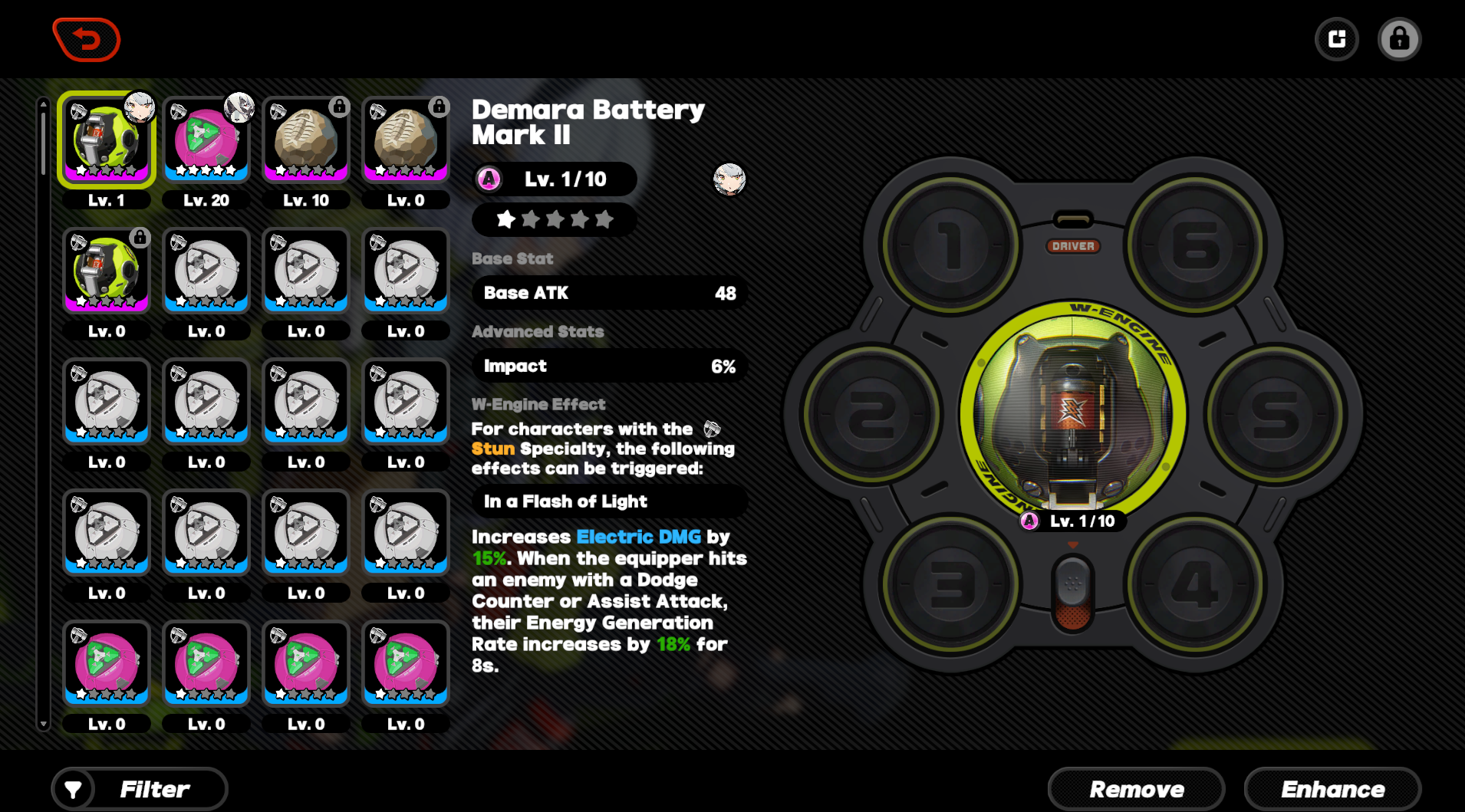Viewport: 1465px width, 812px height.
Task: Click the A-rank badge next to Lv. 1/10
Action: pyautogui.click(x=489, y=179)
